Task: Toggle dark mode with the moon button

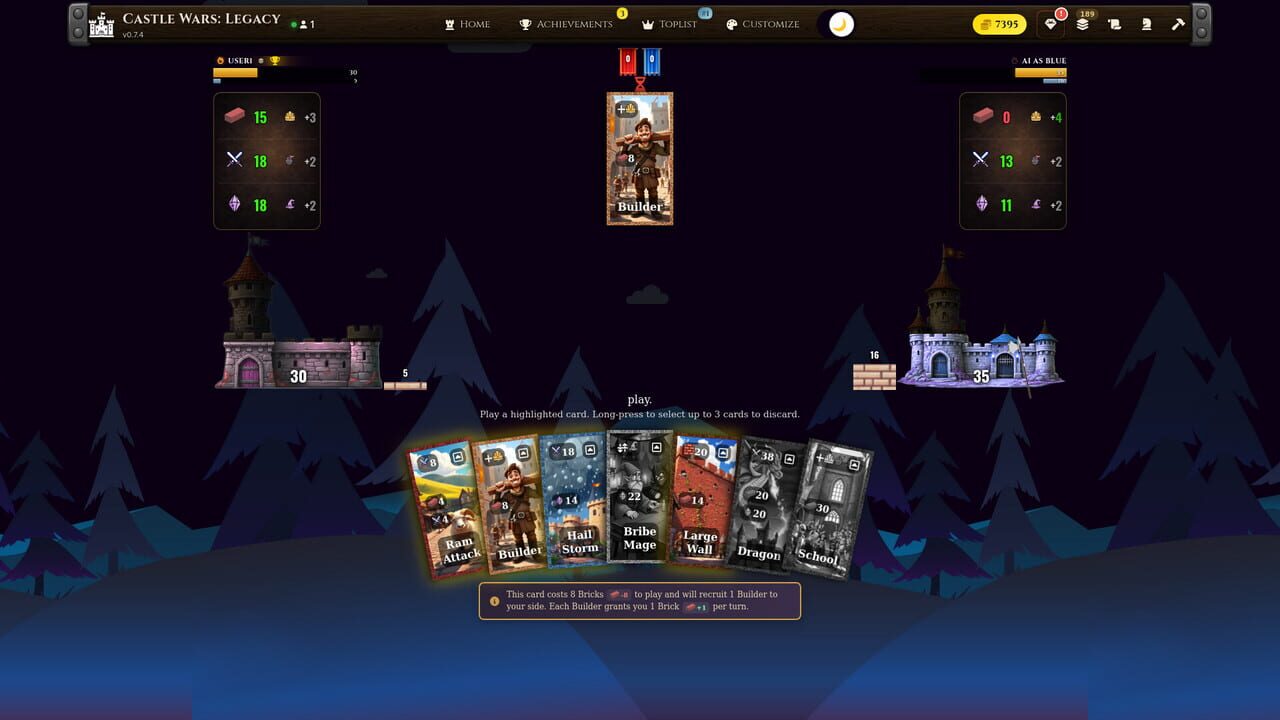Action: [838, 24]
